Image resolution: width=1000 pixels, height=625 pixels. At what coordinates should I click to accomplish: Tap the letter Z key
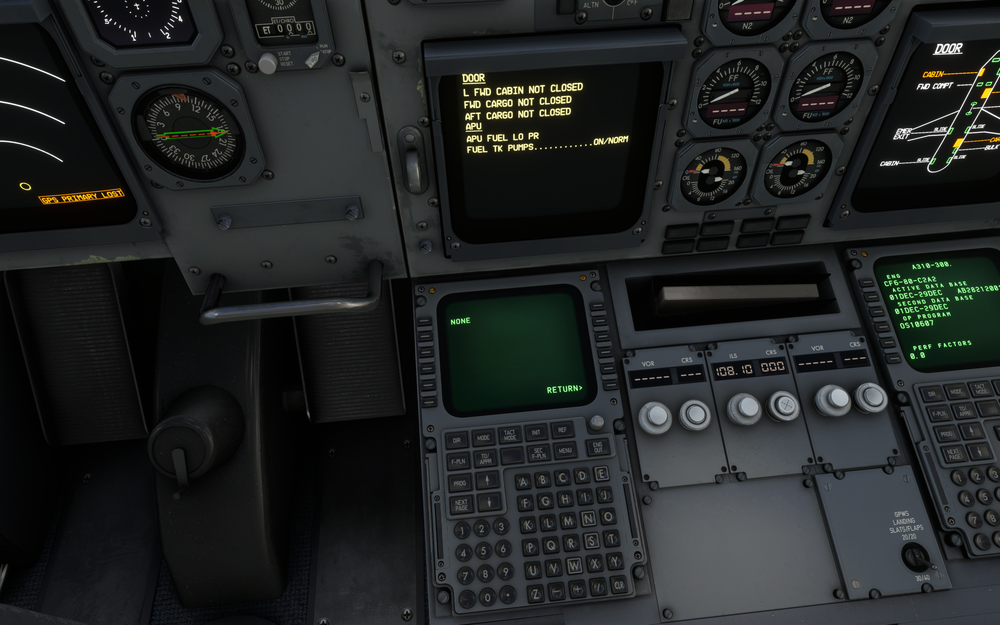[x=536, y=592]
